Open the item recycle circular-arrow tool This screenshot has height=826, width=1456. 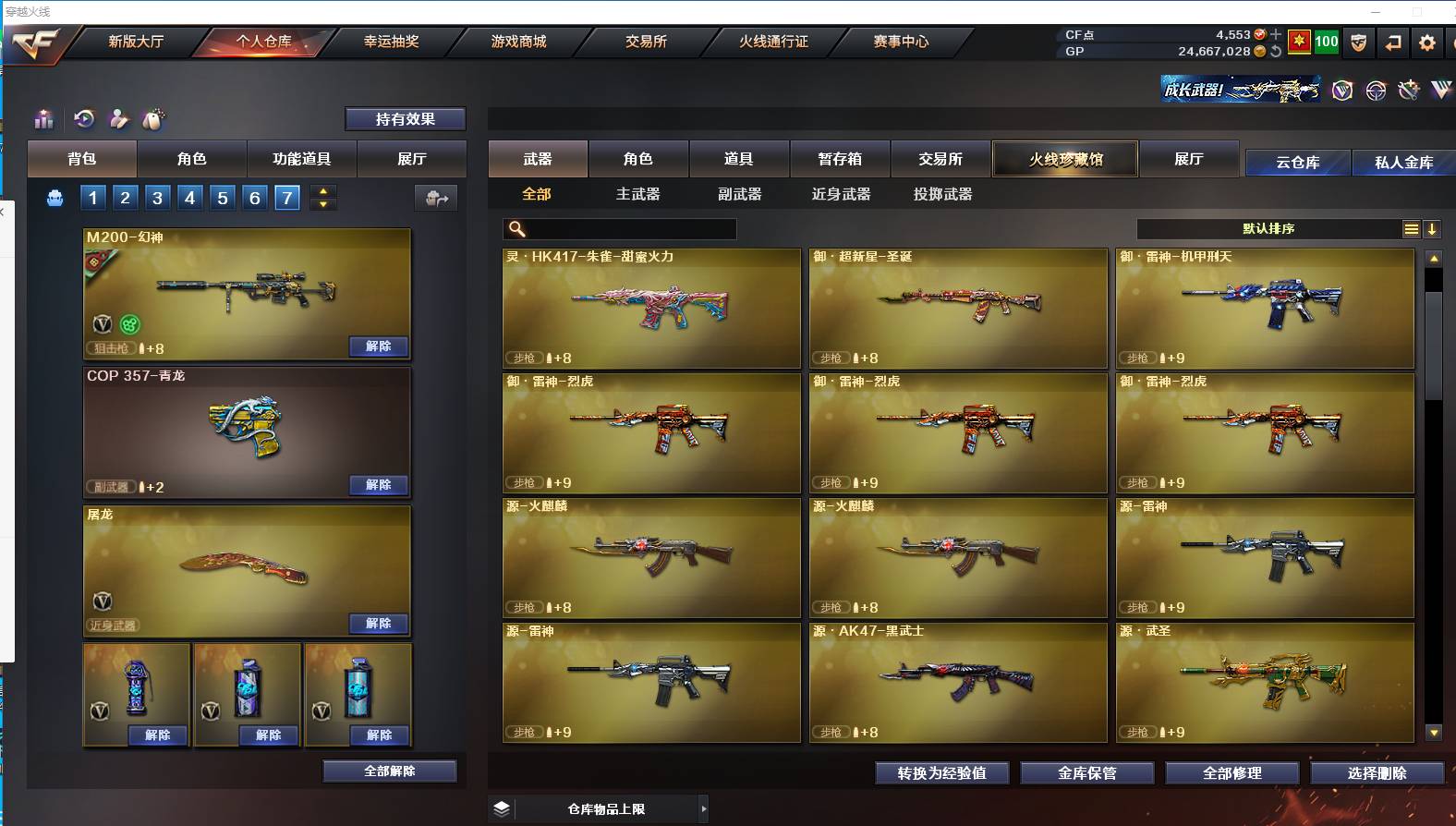point(84,119)
